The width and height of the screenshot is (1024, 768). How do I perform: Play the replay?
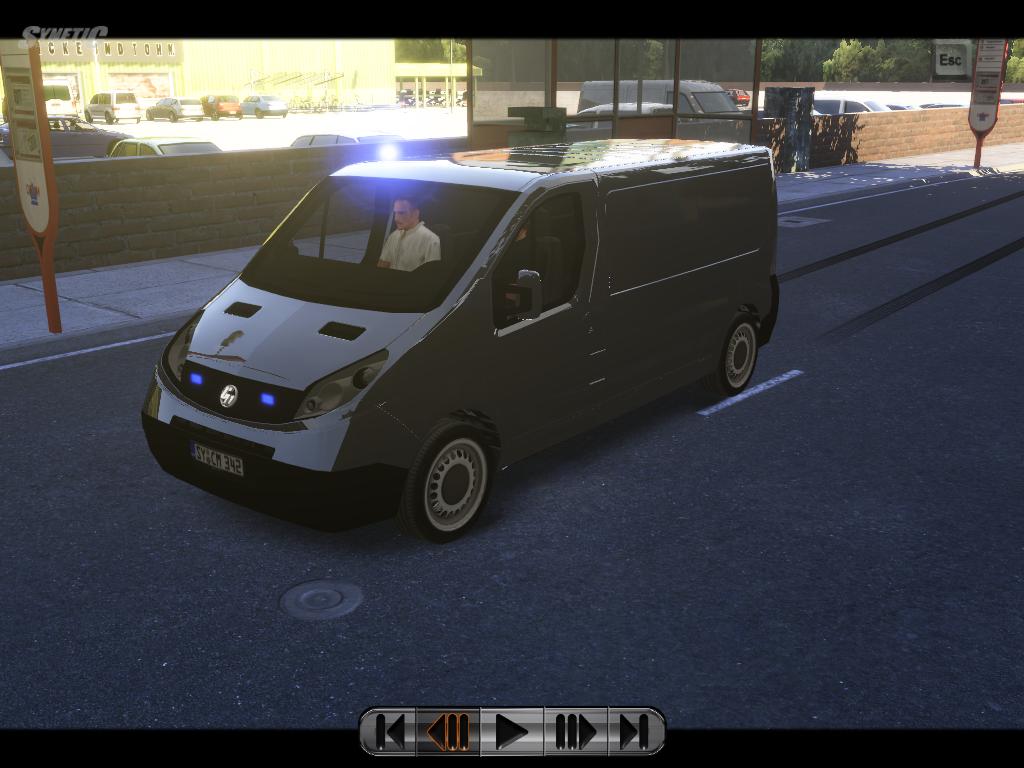[x=511, y=732]
